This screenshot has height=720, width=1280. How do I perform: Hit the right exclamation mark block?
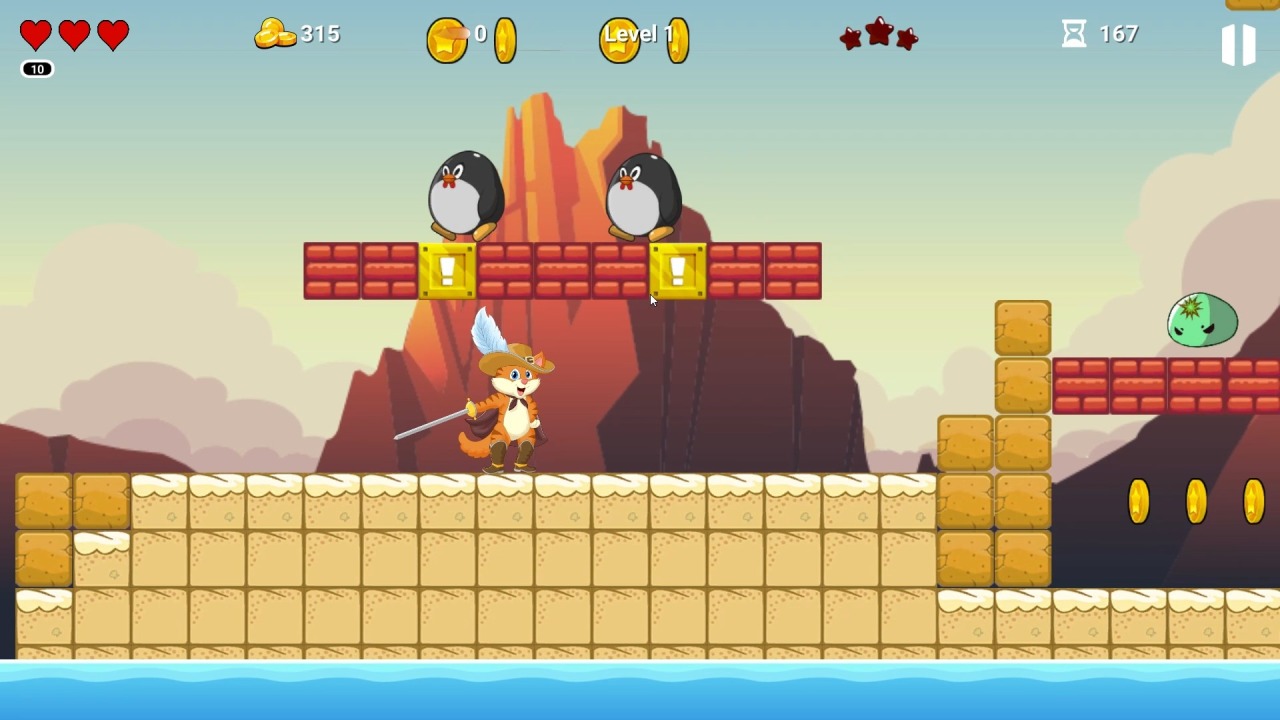pyautogui.click(x=678, y=269)
